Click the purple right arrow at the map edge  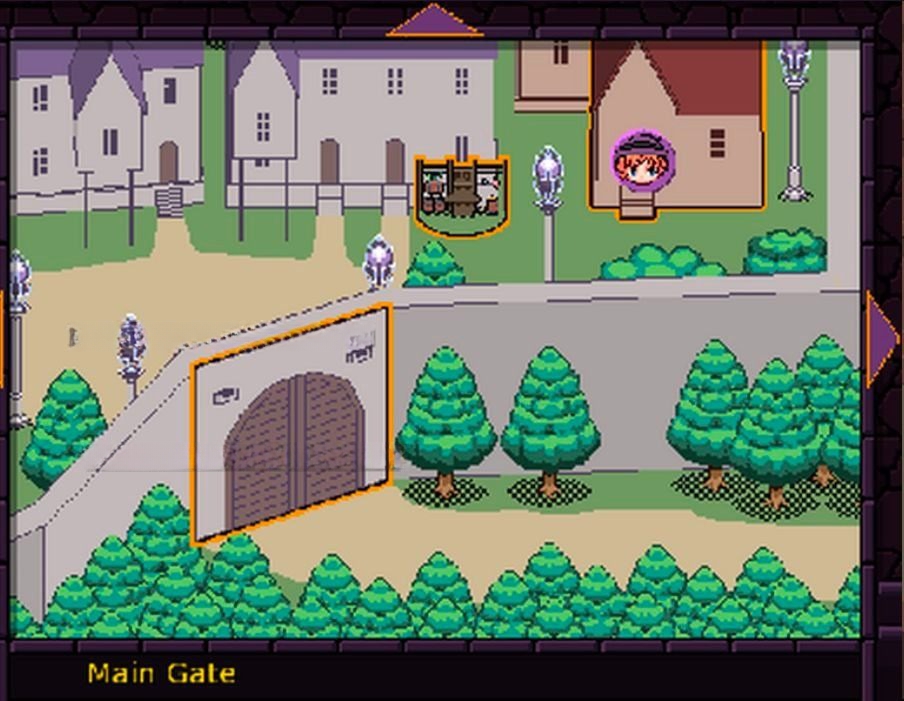point(880,339)
